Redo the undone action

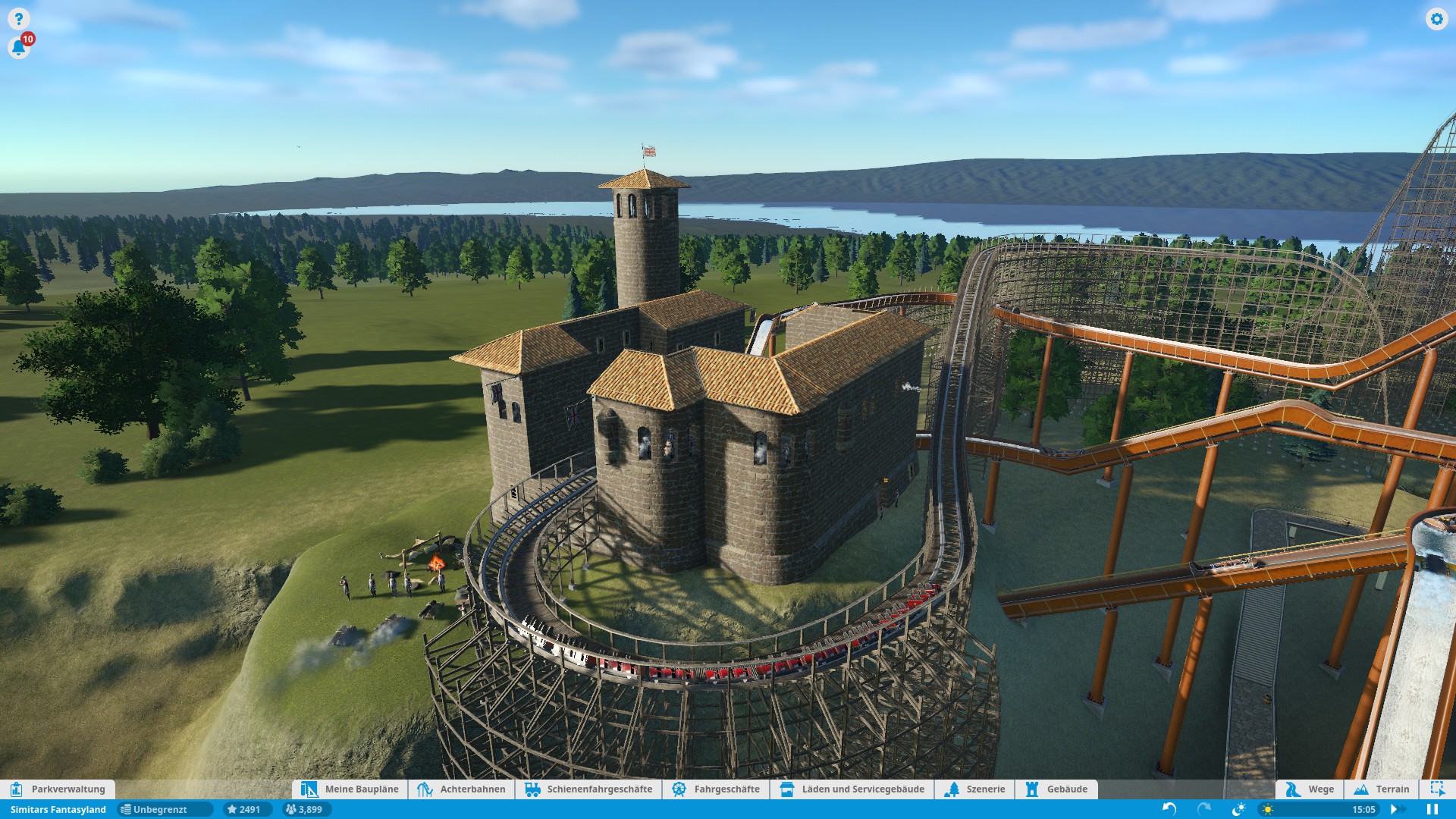pyautogui.click(x=1203, y=809)
